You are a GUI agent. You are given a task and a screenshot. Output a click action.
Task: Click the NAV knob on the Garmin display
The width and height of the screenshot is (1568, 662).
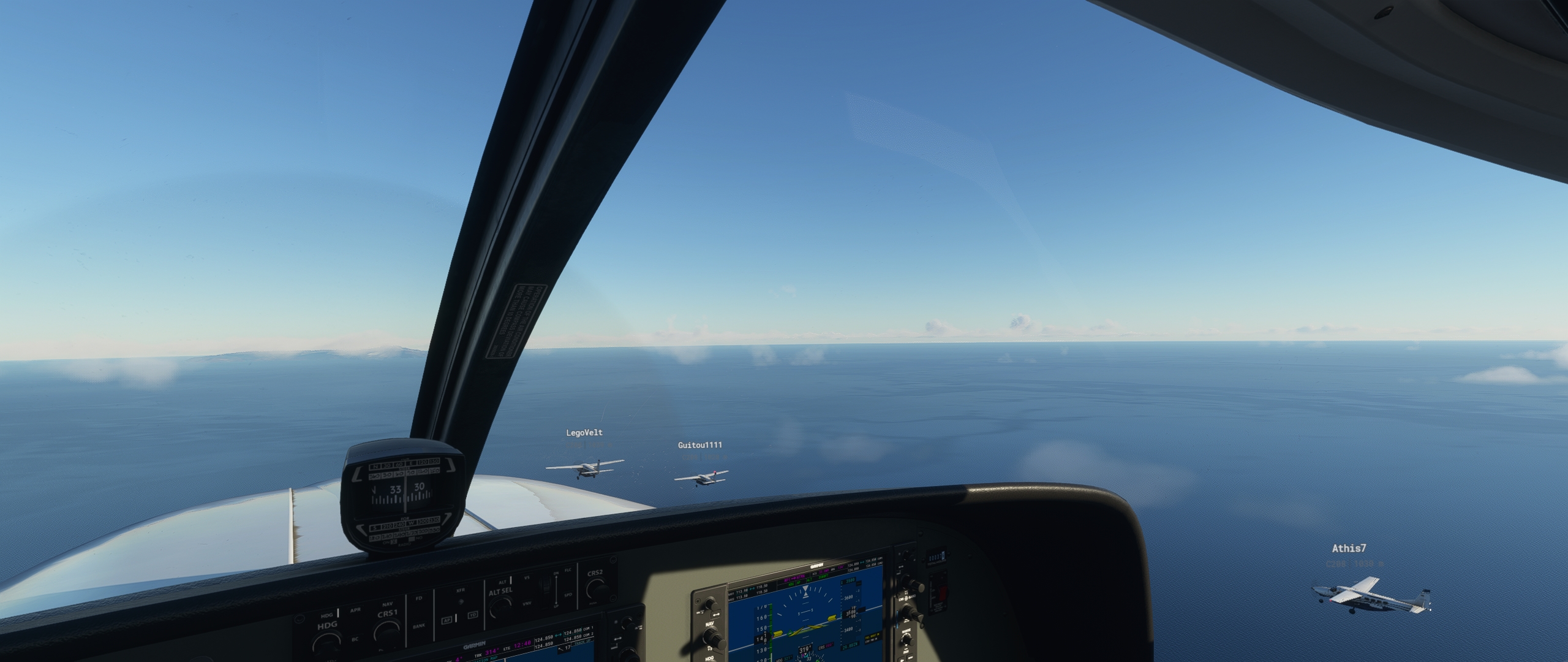coord(712,637)
